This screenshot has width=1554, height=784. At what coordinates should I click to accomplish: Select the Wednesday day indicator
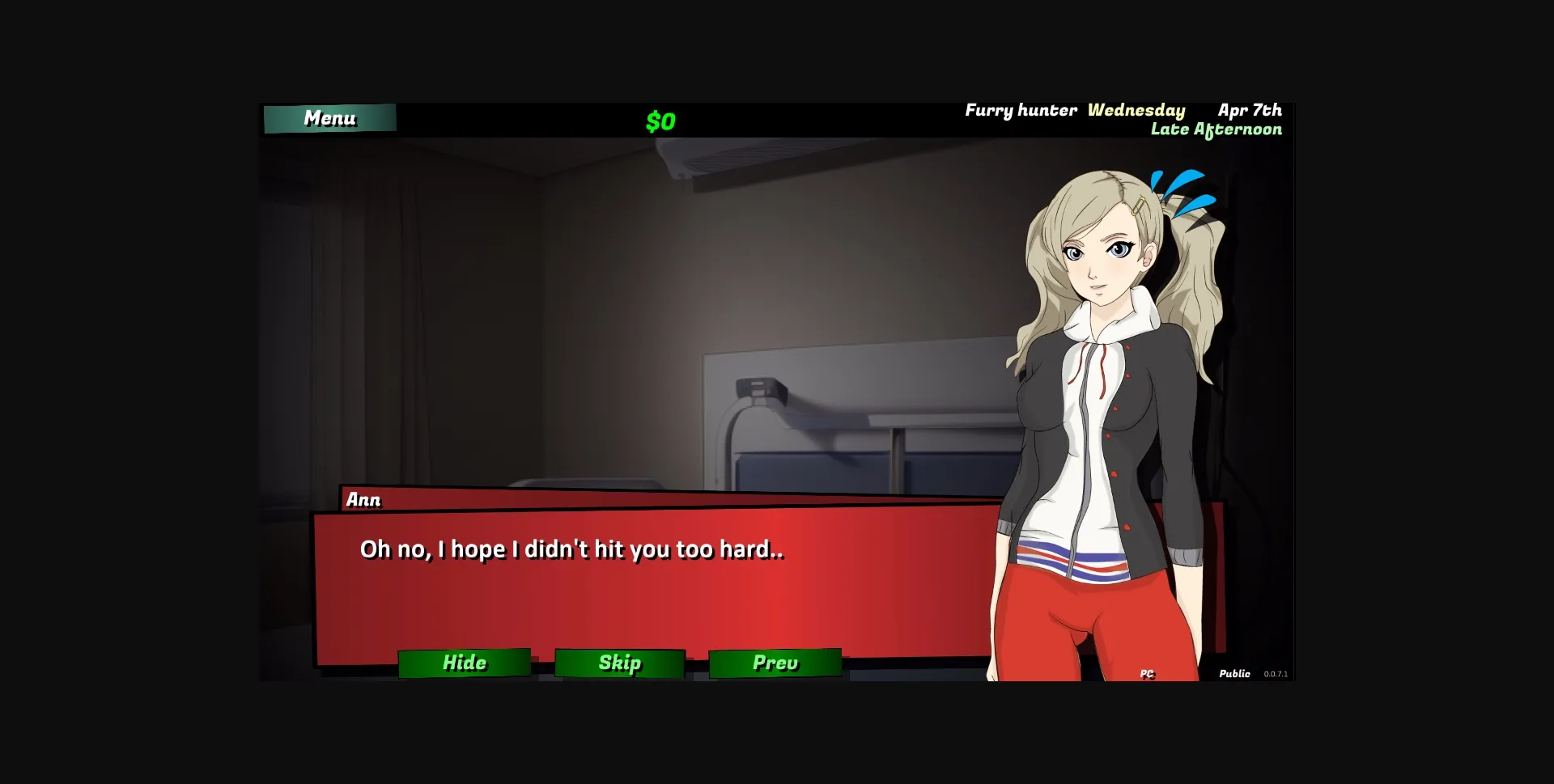click(1136, 110)
